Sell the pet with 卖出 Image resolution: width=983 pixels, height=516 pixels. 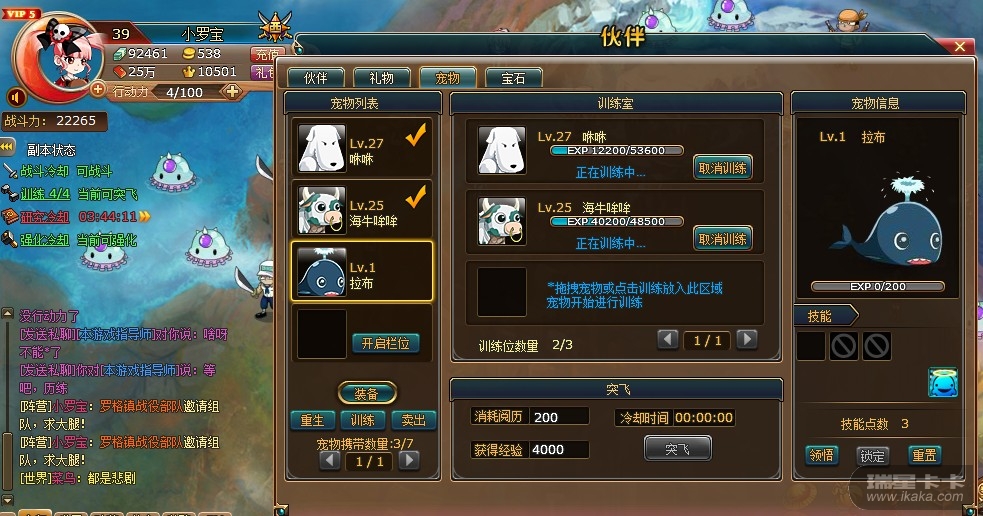click(x=412, y=420)
